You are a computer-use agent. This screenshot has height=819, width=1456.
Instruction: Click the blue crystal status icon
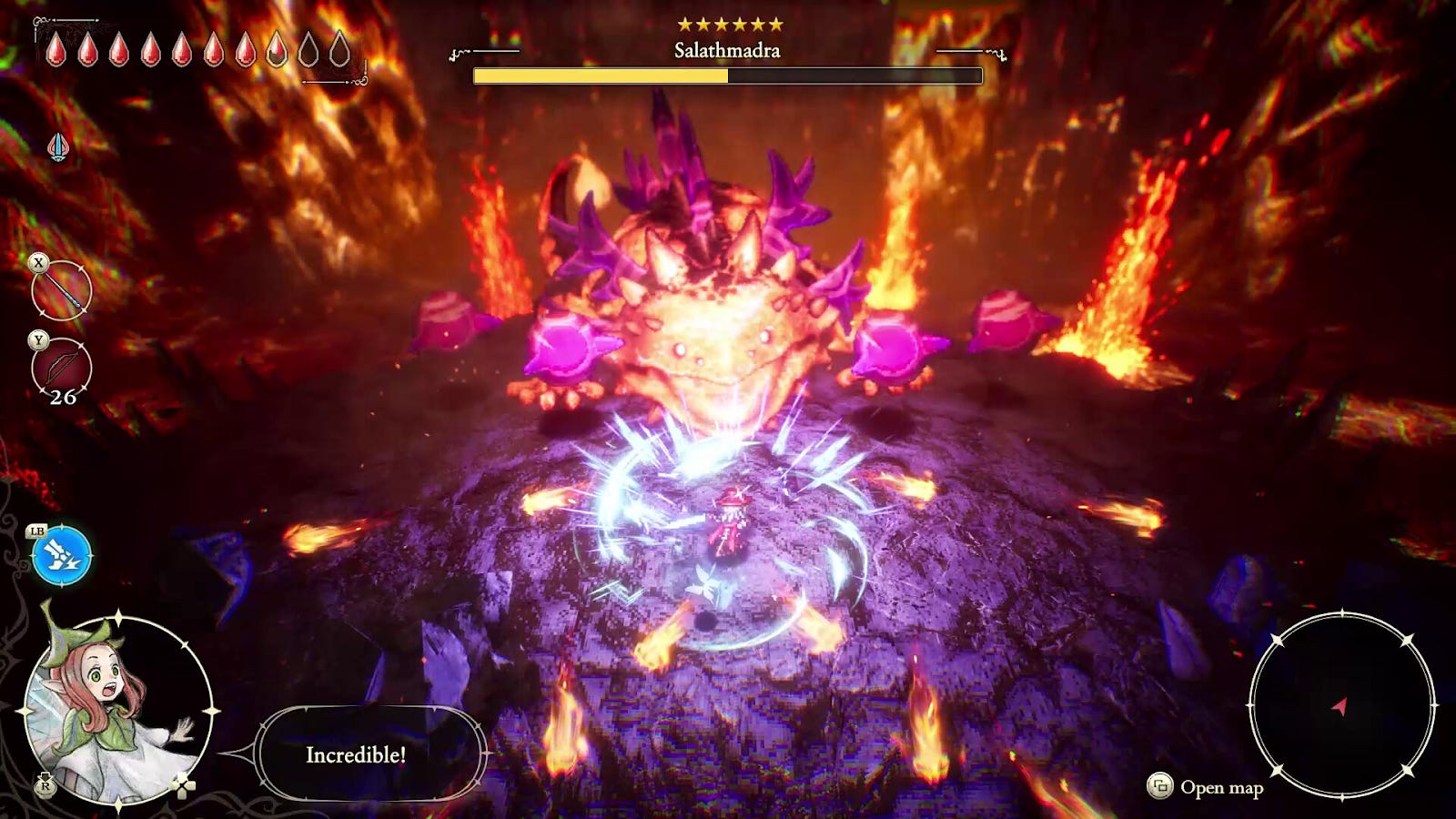point(58,147)
